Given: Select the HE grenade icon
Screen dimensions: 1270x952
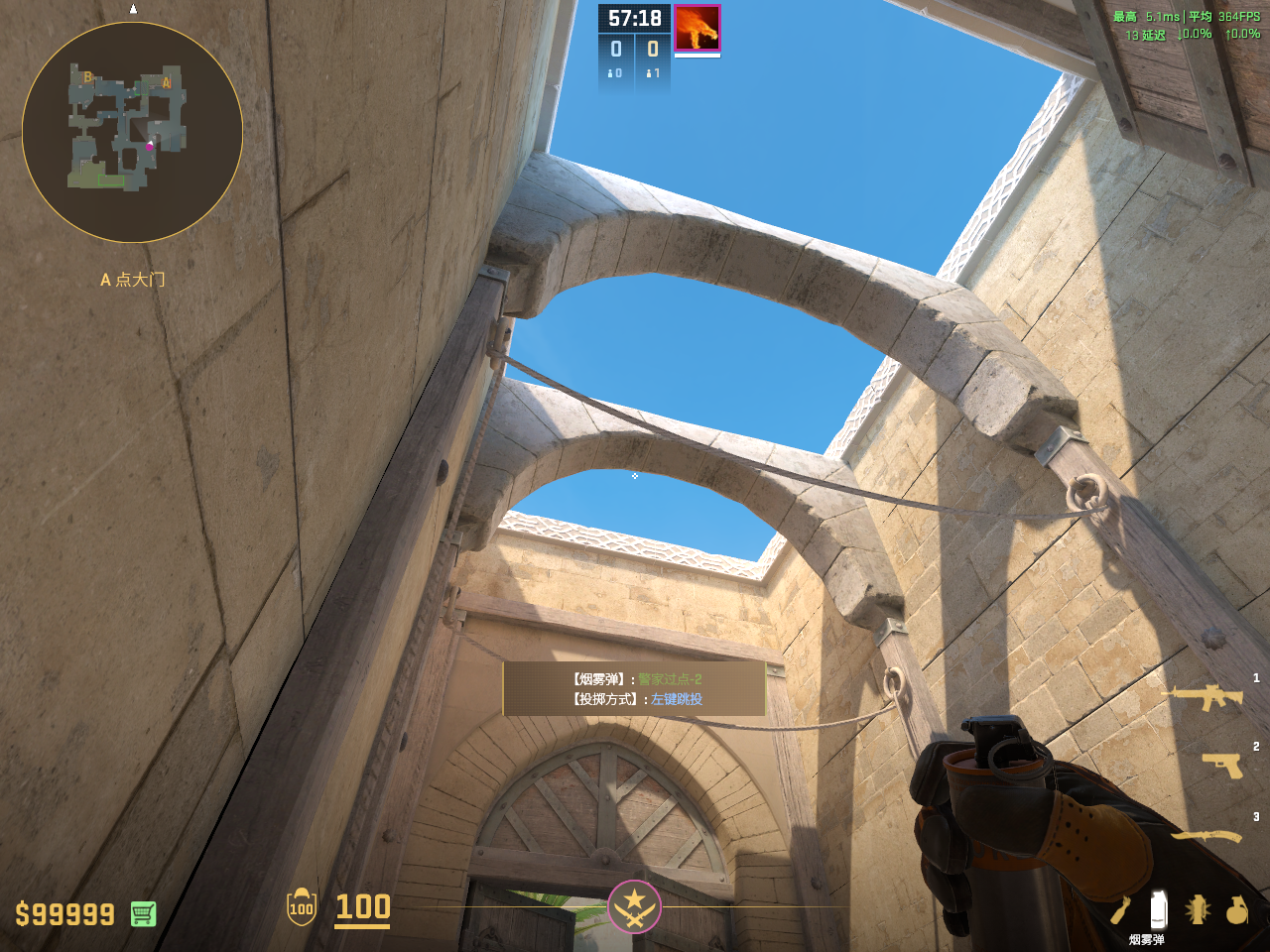Looking at the screenshot, I should (x=1236, y=909).
